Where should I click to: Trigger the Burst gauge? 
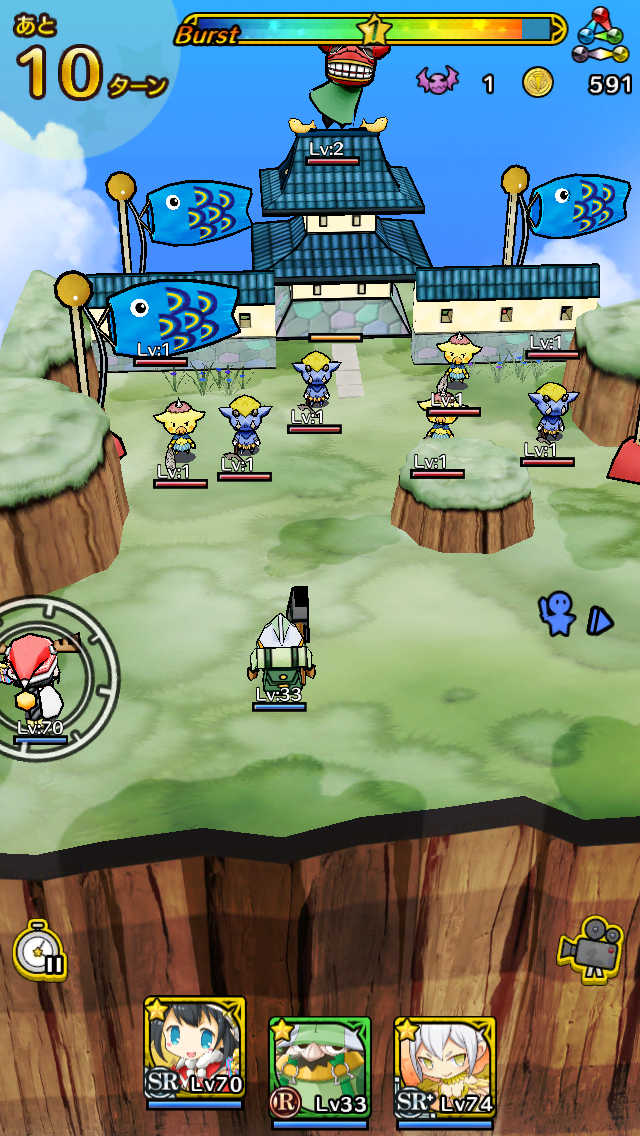point(372,30)
